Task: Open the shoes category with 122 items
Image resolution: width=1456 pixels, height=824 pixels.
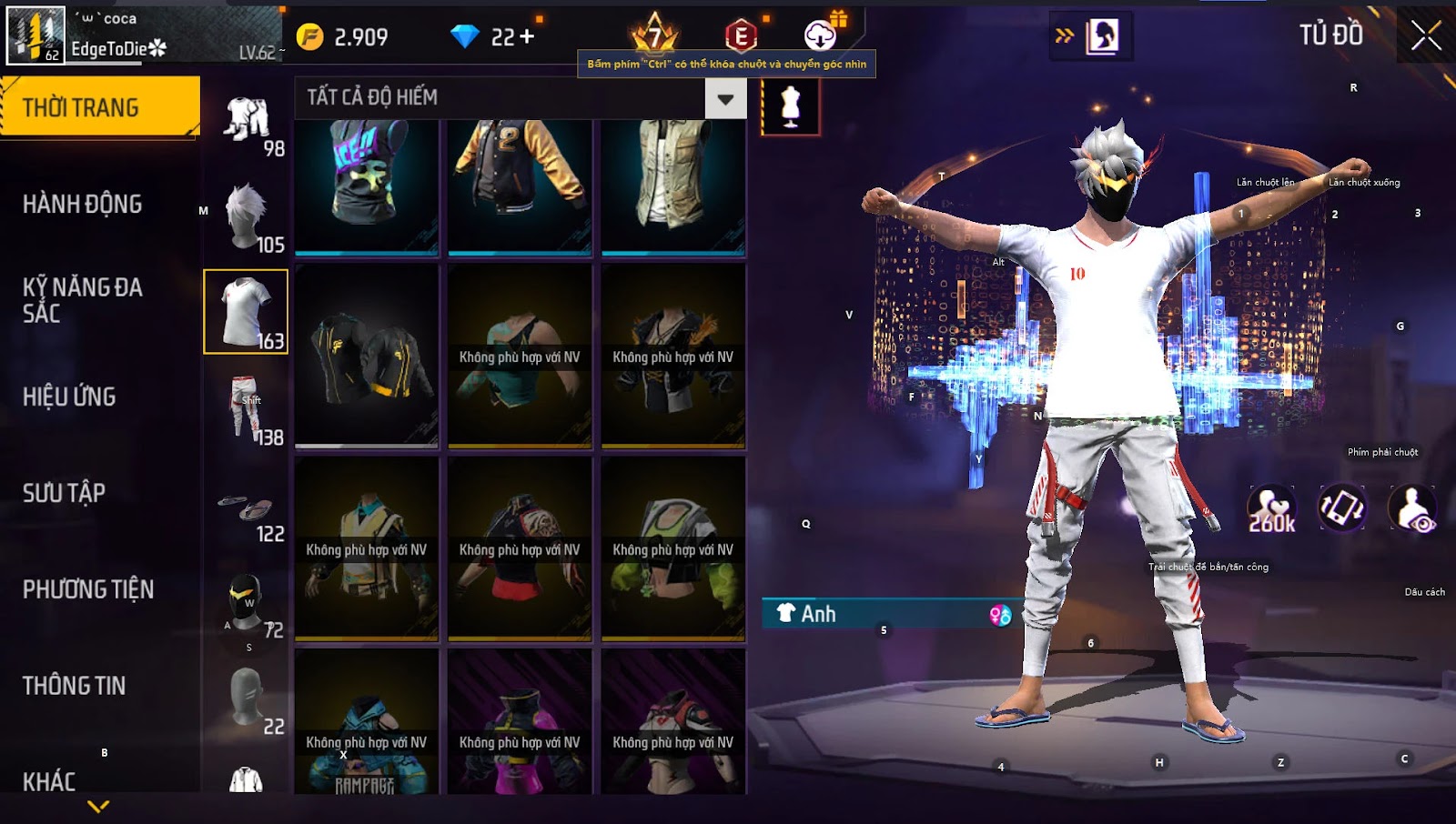Action: (x=247, y=507)
